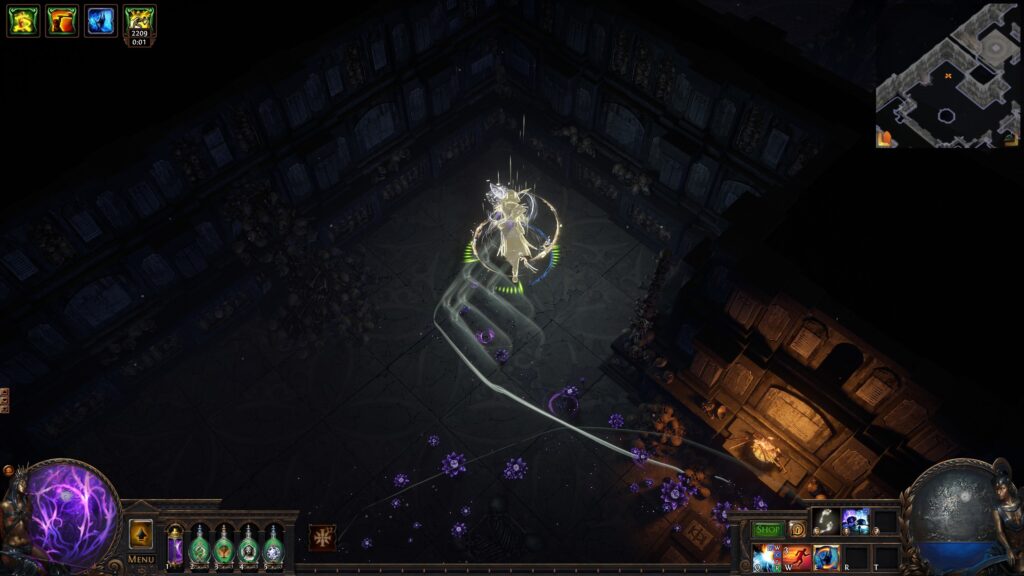Click the red snowflake-cross banner icon
The width and height of the screenshot is (1024, 576).
[x=322, y=537]
